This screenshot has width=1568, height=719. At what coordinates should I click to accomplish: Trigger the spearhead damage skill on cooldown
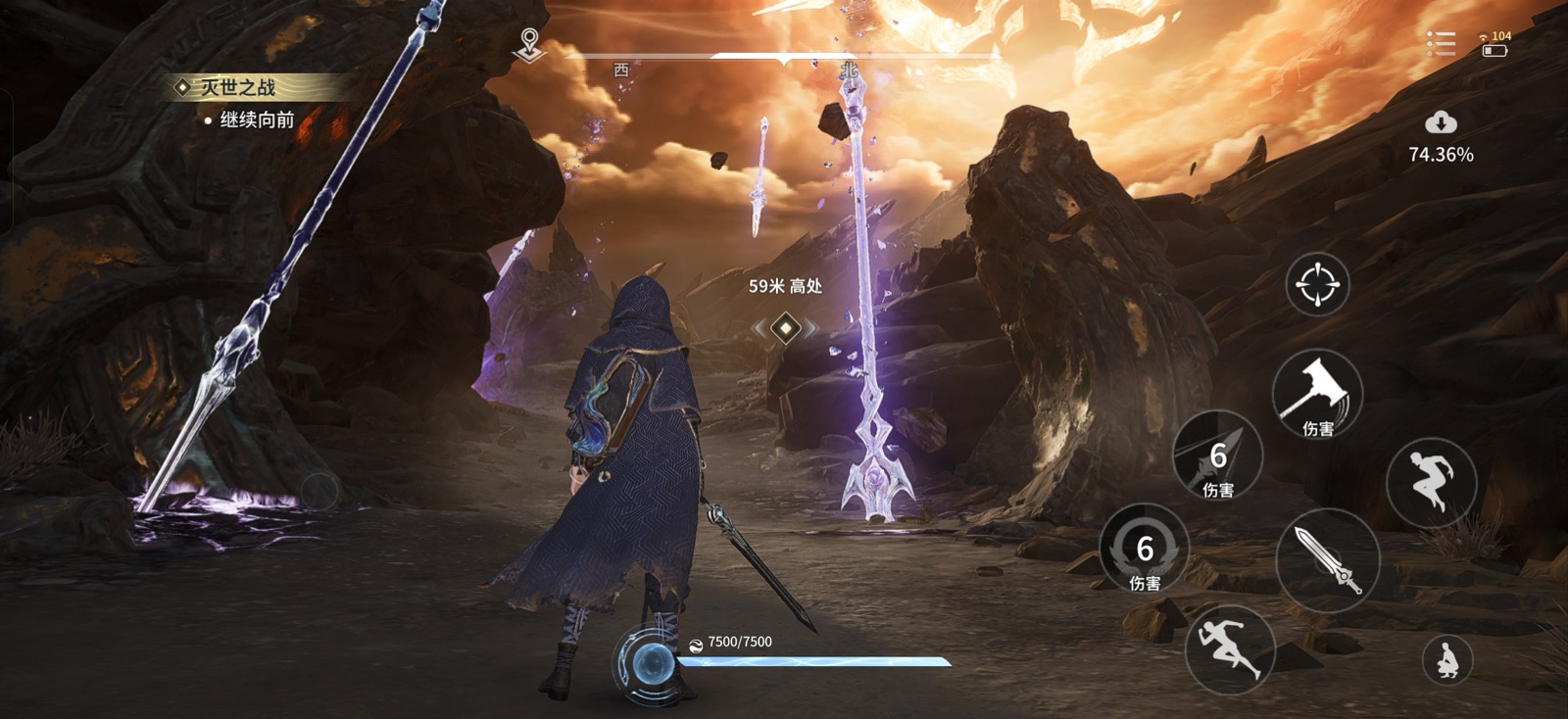pyautogui.click(x=1217, y=456)
